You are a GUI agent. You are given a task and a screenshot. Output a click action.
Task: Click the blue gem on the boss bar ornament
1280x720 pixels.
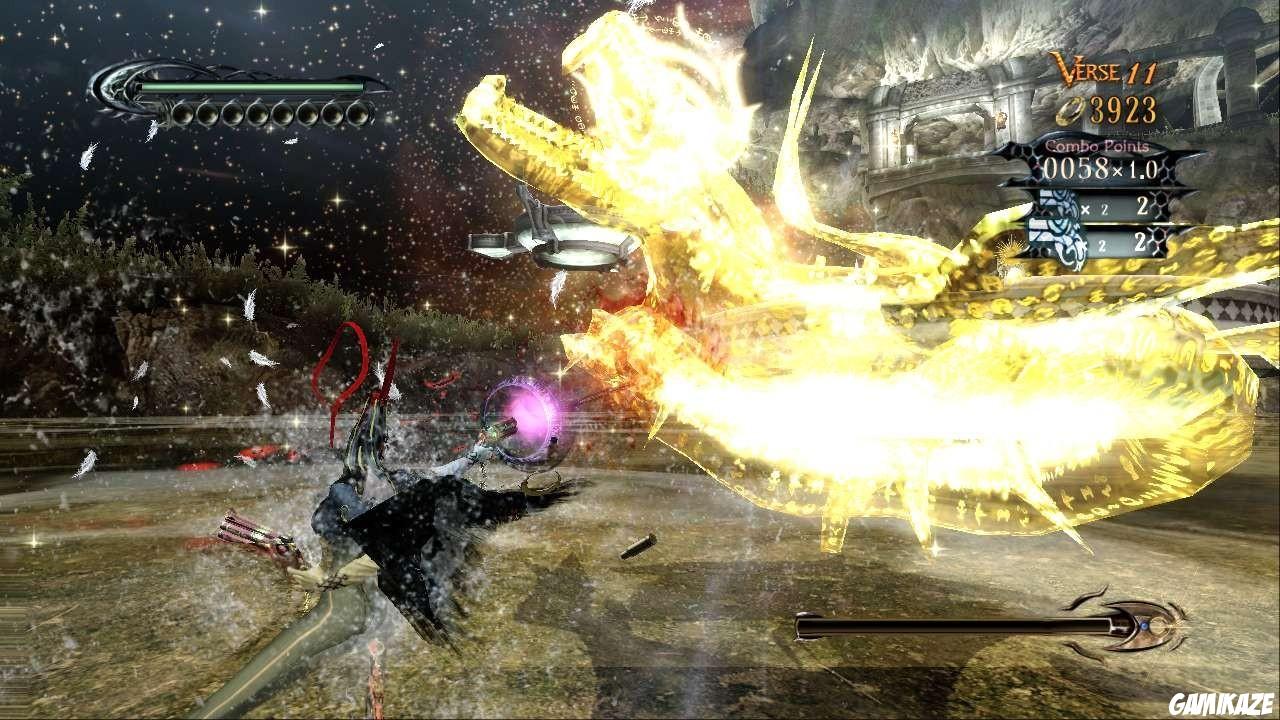tap(1144, 626)
